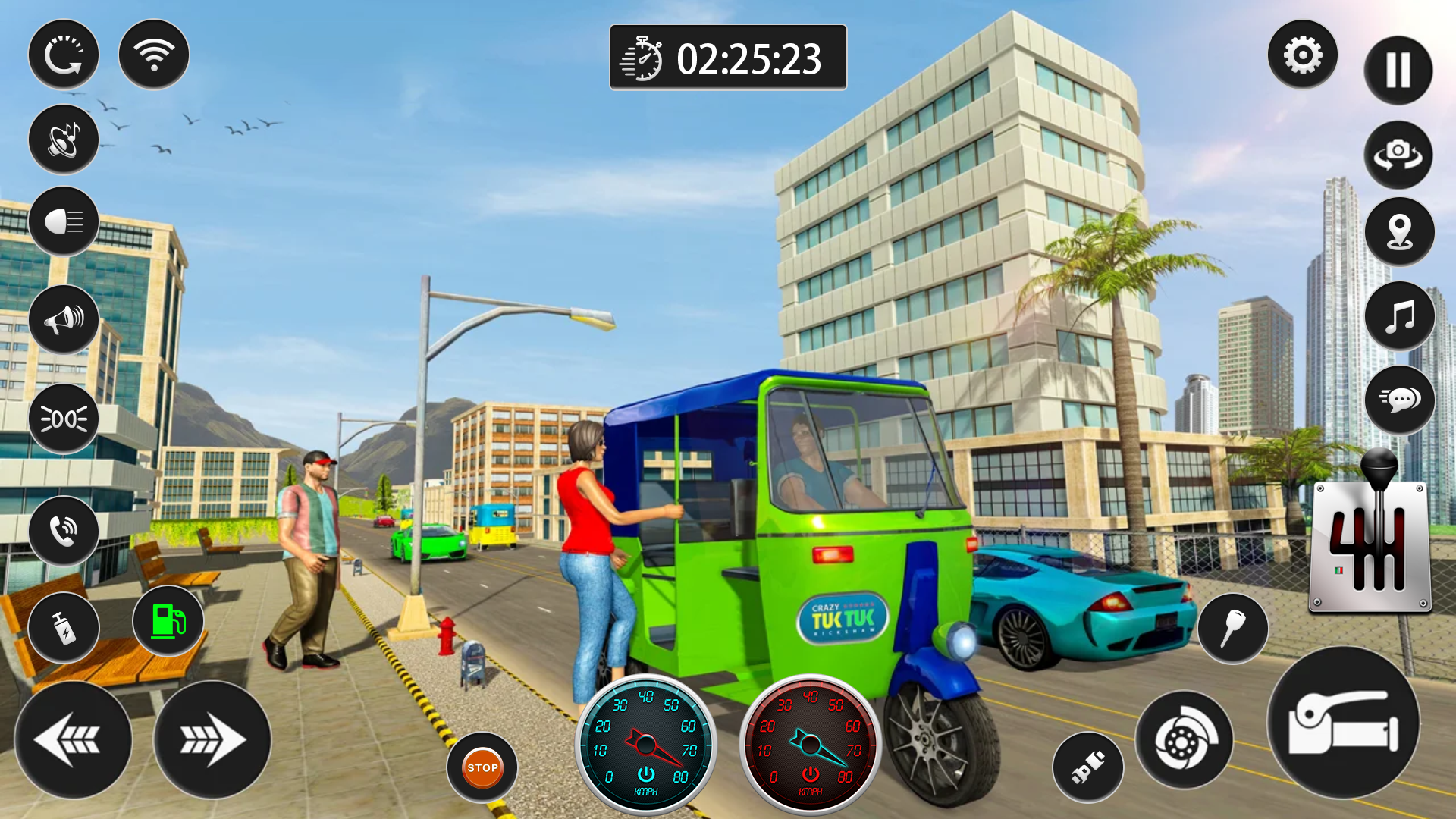Toggle the indicator lights icon

[x=64, y=419]
